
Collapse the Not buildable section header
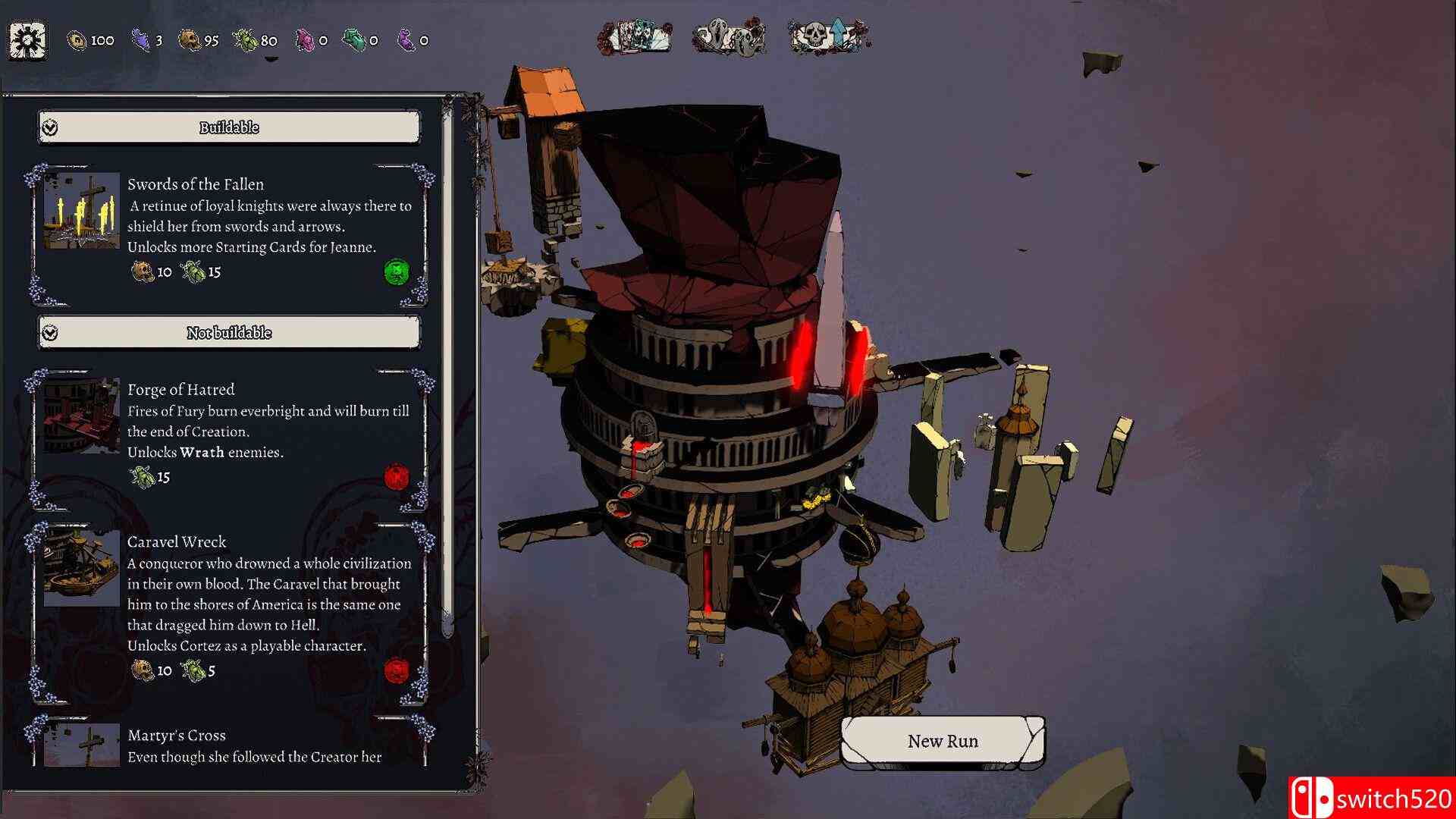pos(229,333)
